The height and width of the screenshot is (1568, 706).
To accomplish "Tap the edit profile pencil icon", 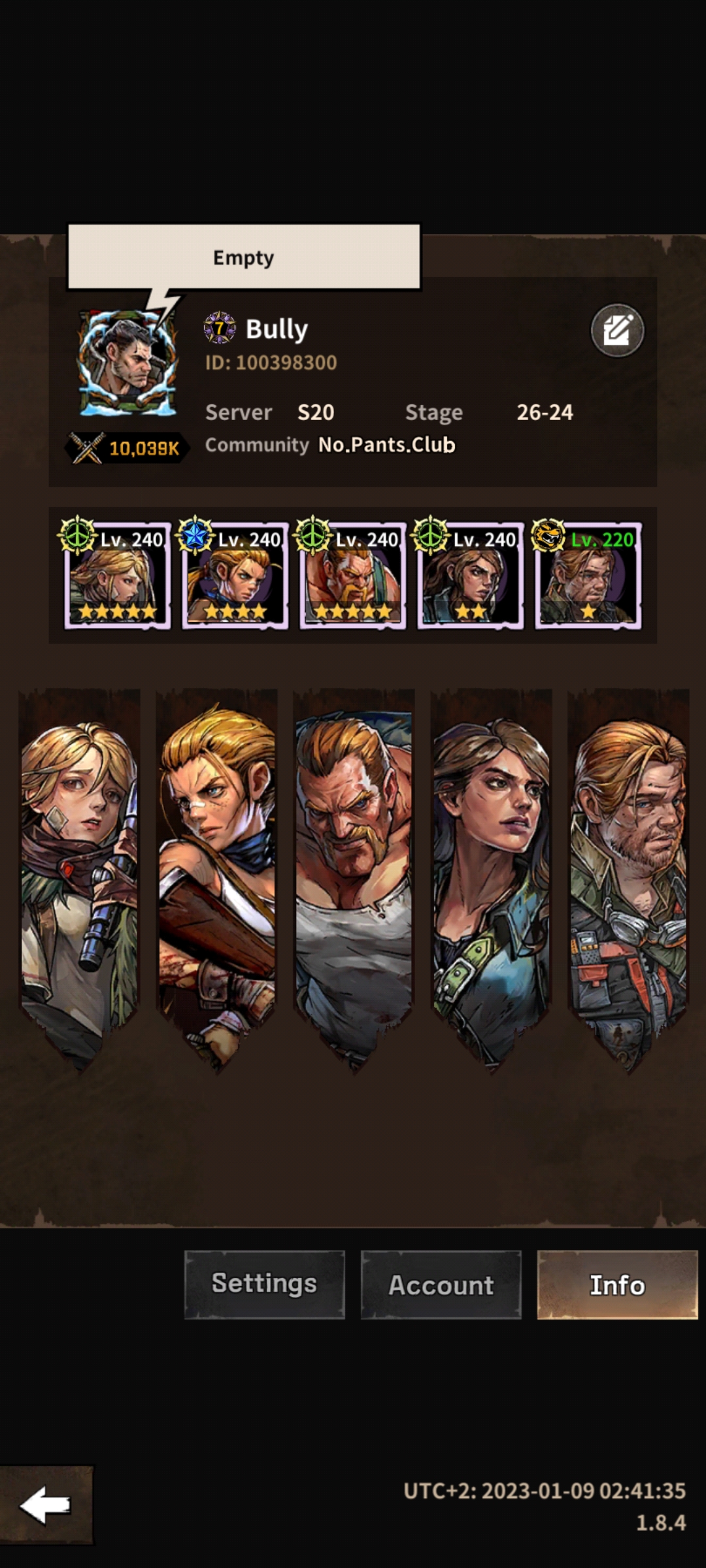I will [617, 331].
